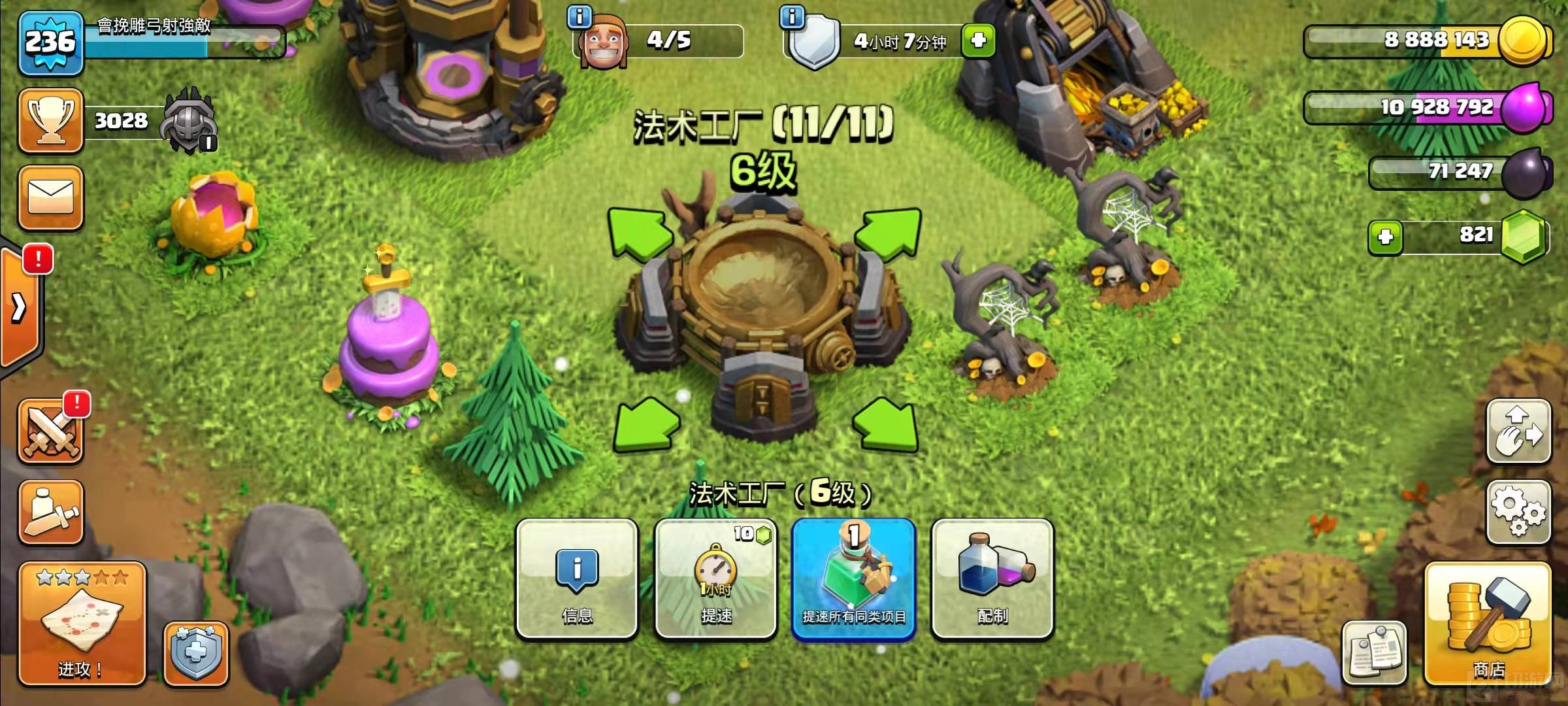The width and height of the screenshot is (1568, 706).
Task: Open the 商店 shop
Action: [x=1488, y=624]
